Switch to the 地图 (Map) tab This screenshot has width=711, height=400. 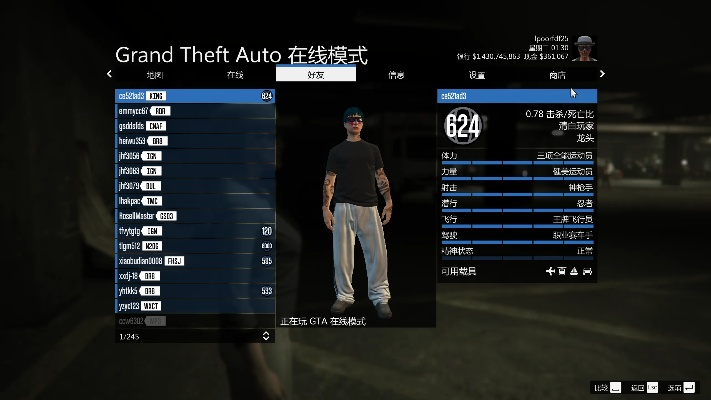155,75
